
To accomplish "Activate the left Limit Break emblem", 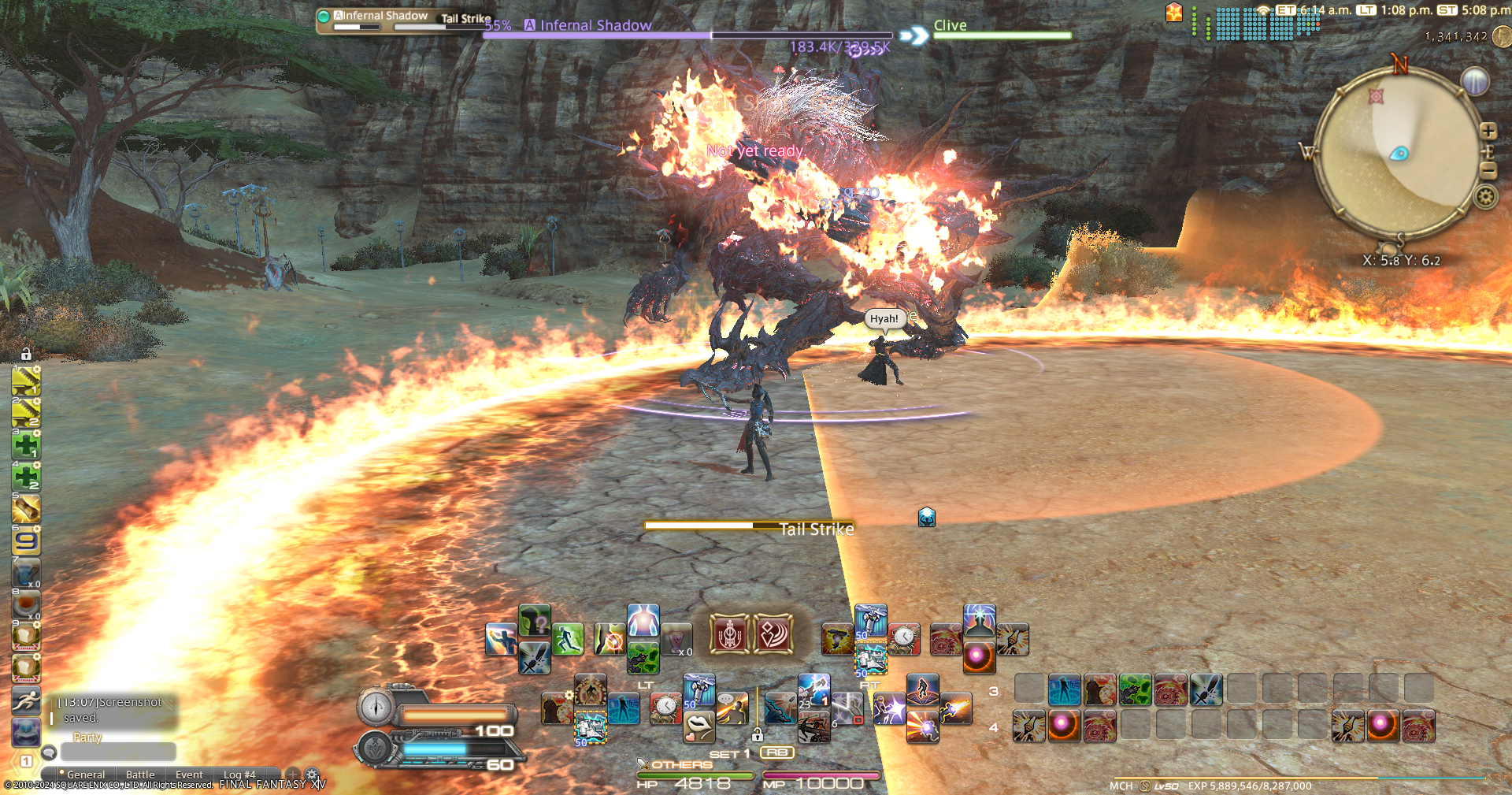I will point(729,634).
